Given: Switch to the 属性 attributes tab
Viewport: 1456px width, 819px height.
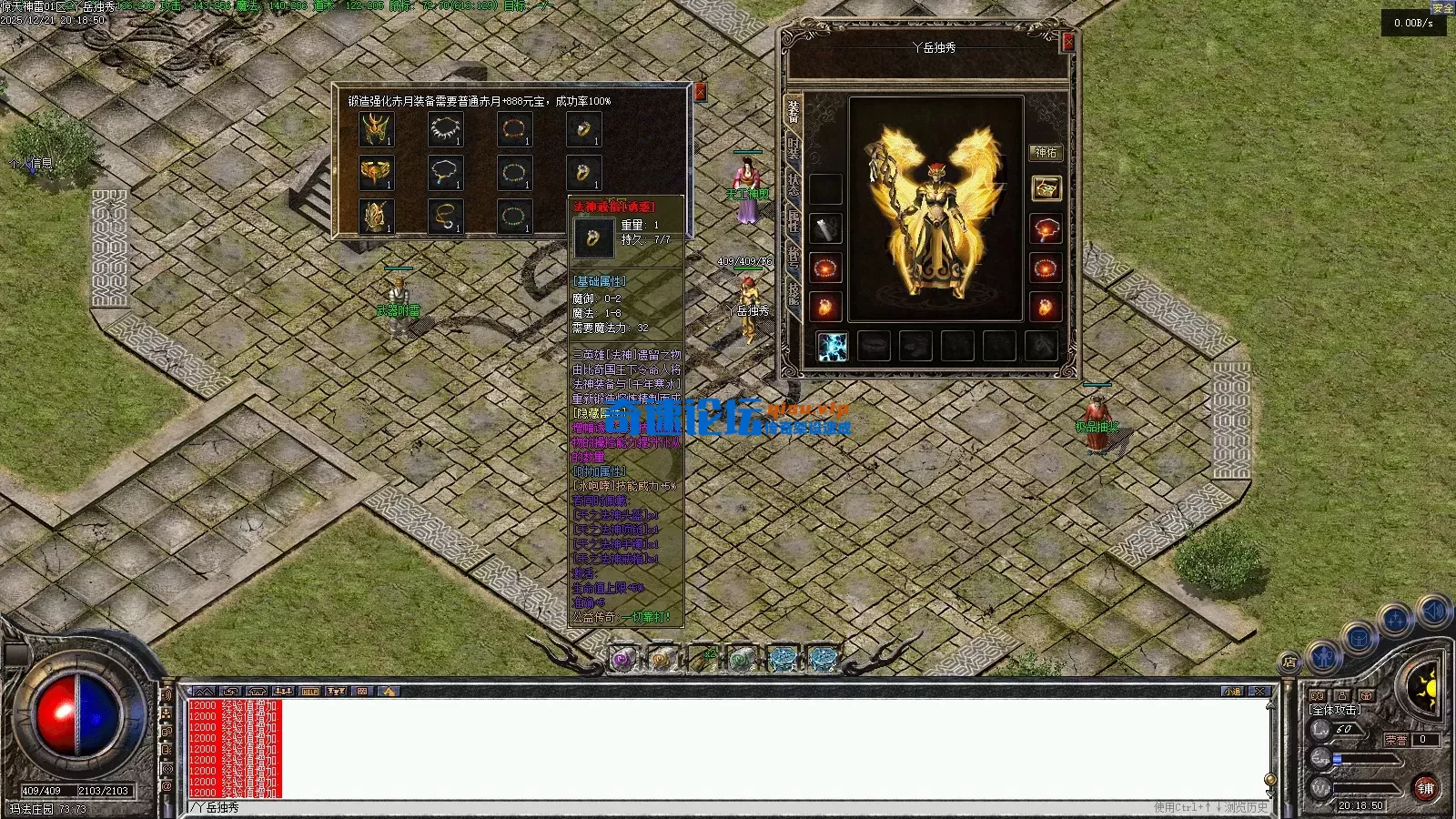Looking at the screenshot, I should point(794,221).
